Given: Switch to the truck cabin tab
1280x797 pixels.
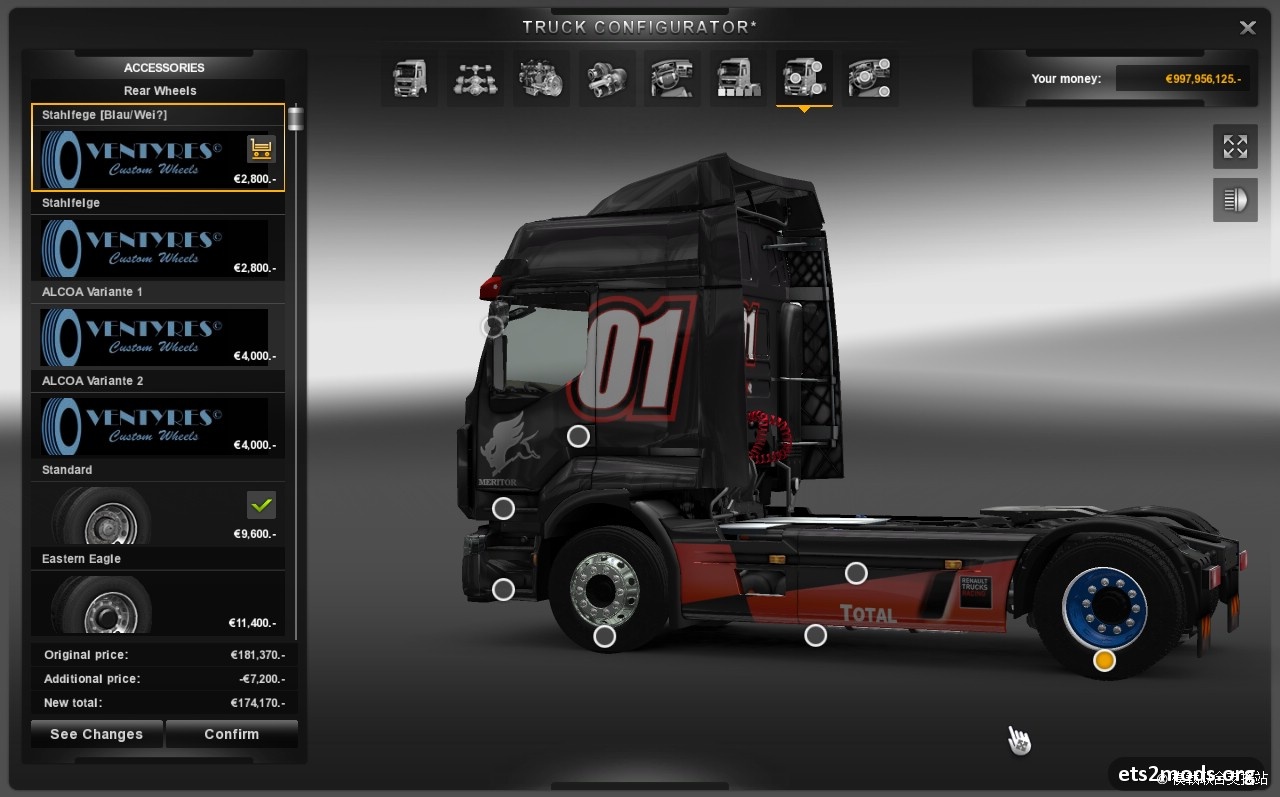Looking at the screenshot, I should [x=409, y=78].
